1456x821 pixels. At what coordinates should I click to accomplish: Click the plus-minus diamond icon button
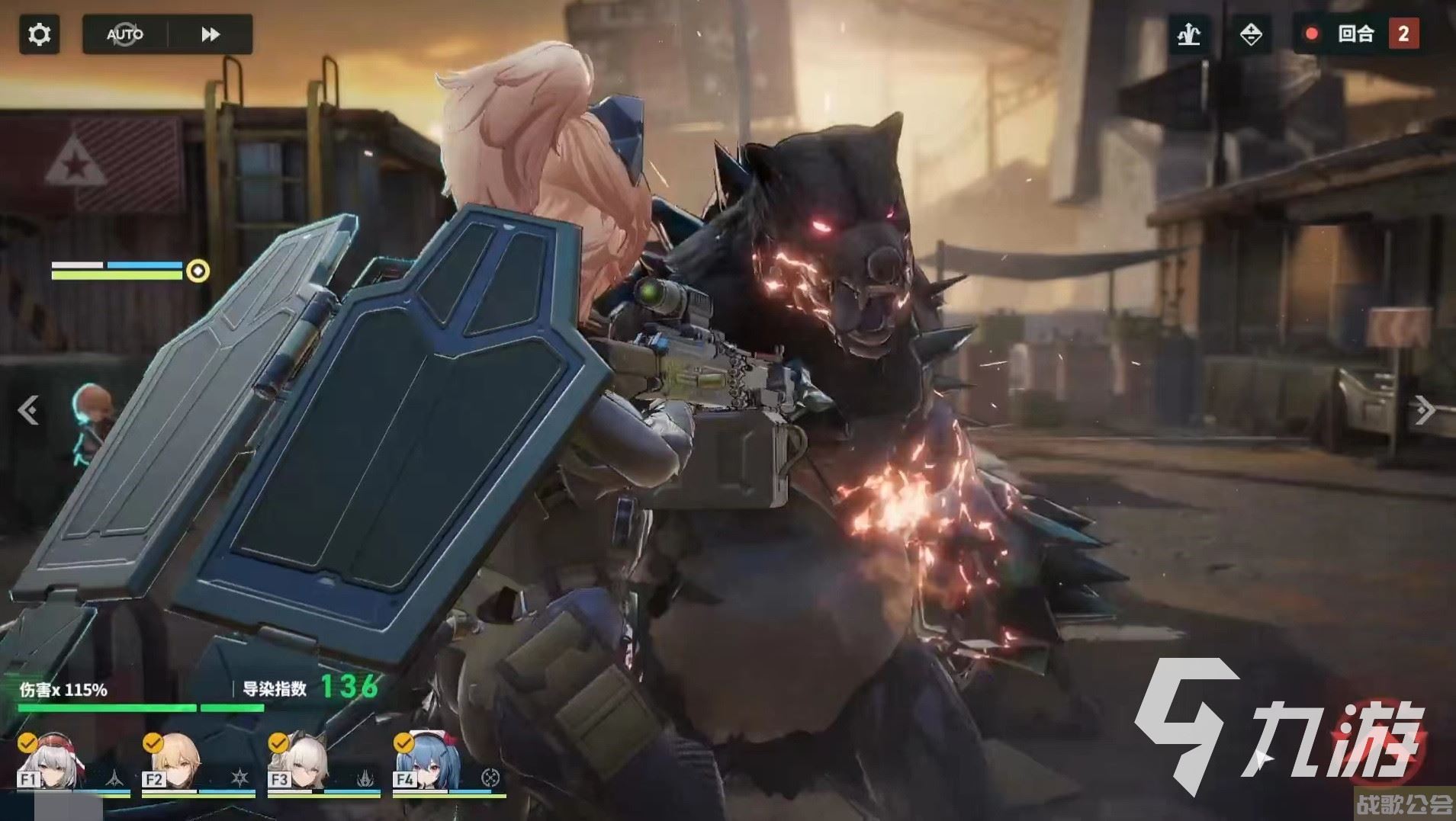1251,34
